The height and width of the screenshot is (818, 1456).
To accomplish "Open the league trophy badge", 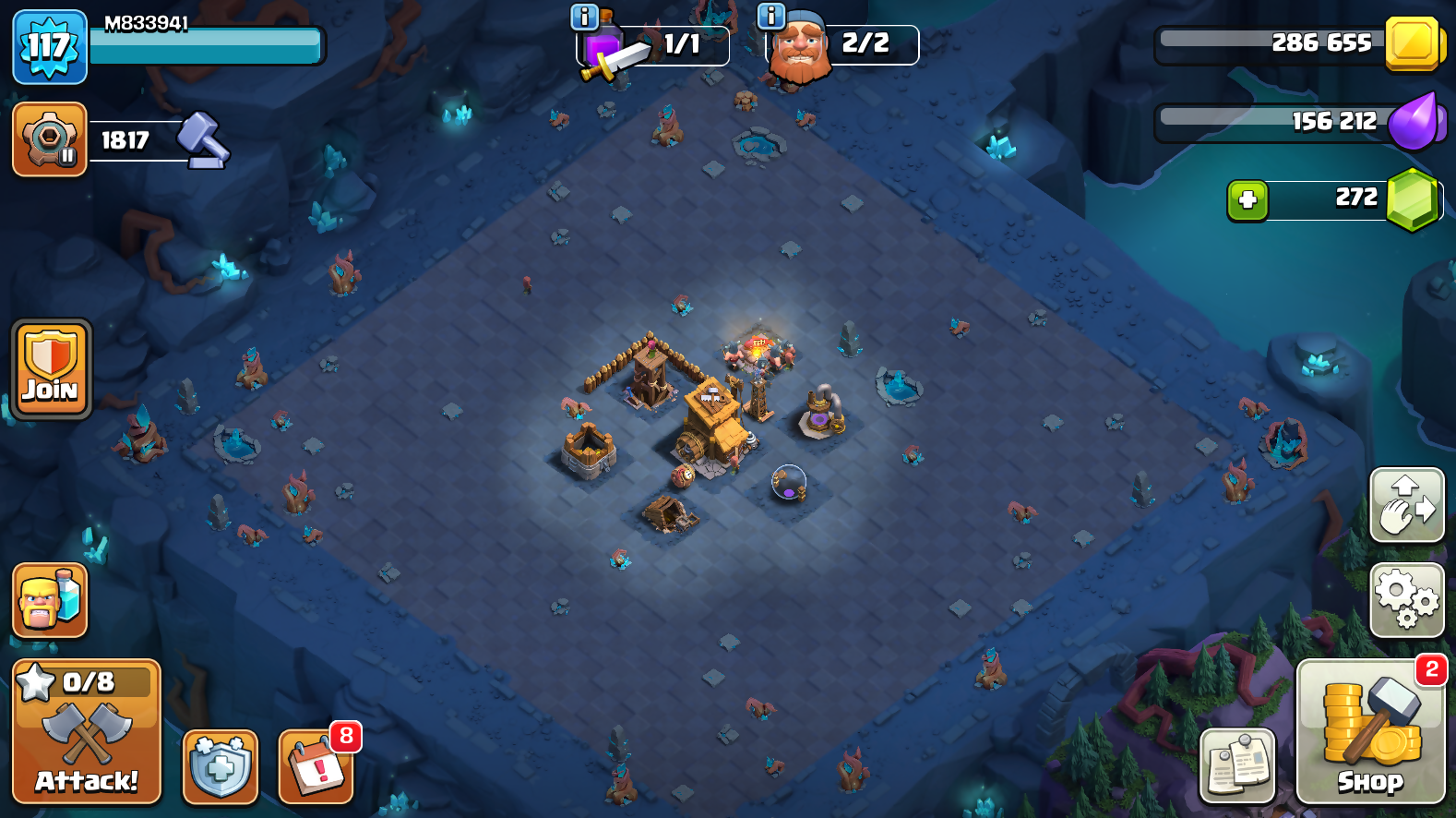I will tap(50, 139).
